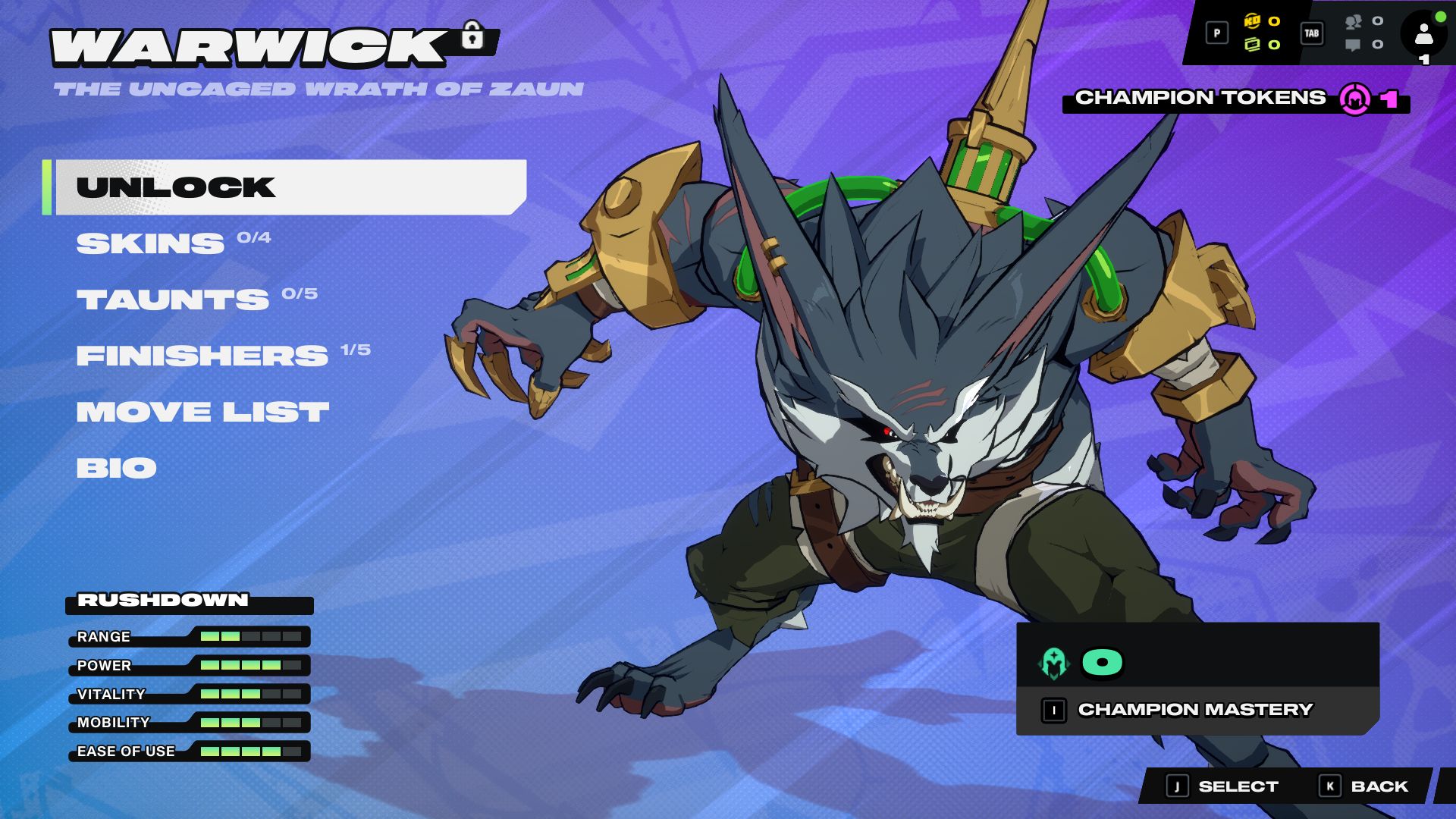Image resolution: width=1456 pixels, height=819 pixels.
Task: Open Warwick's Bio
Action: click(x=116, y=468)
